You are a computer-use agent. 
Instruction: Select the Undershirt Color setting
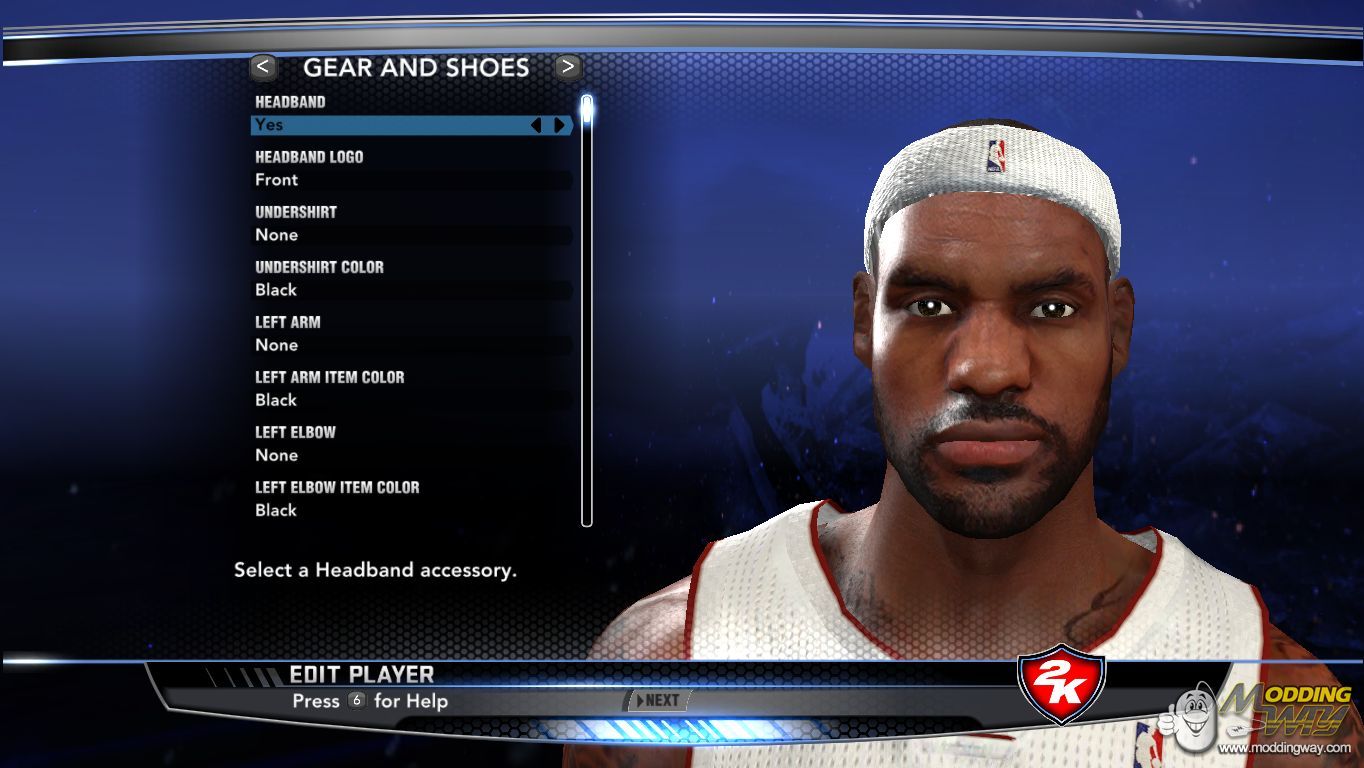[410, 290]
